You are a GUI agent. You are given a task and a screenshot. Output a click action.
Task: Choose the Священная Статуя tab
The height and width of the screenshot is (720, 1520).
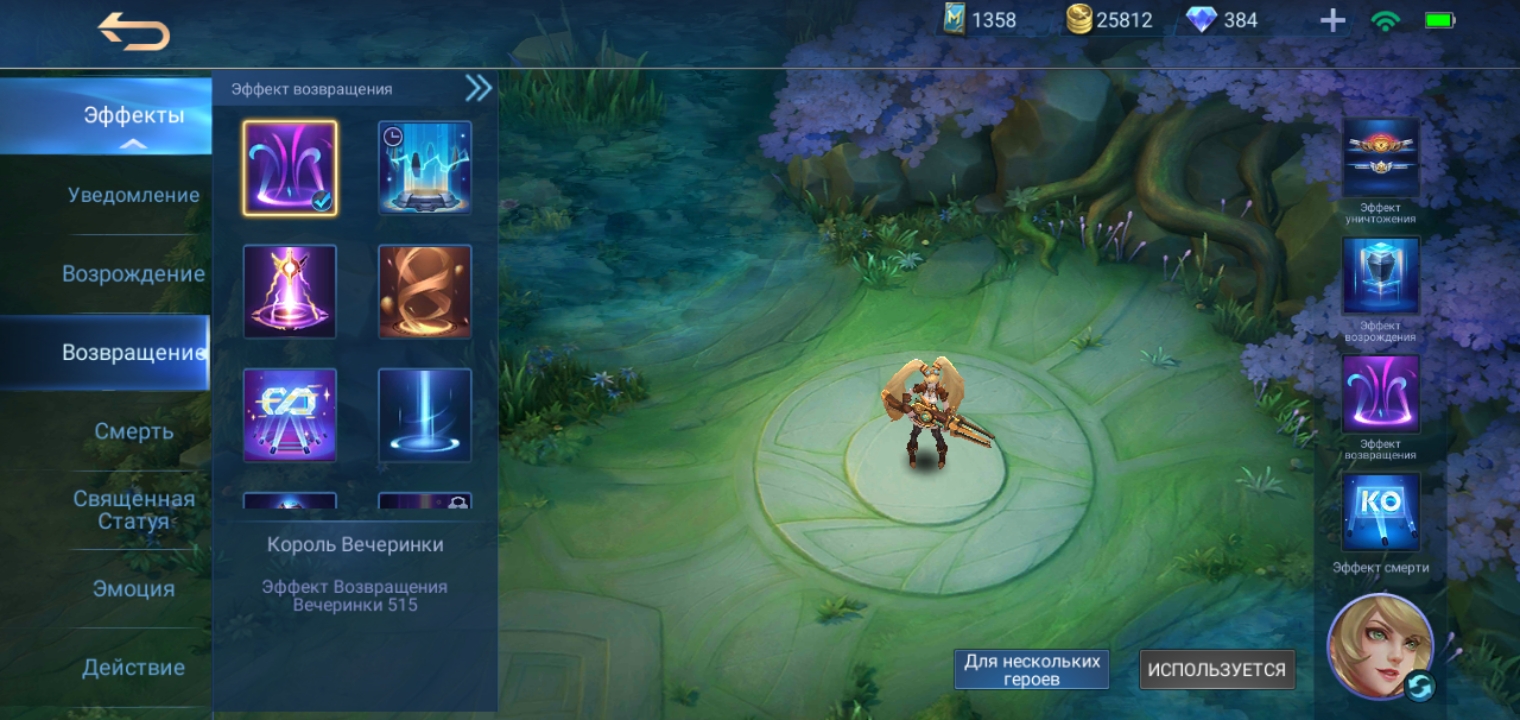coord(134,510)
